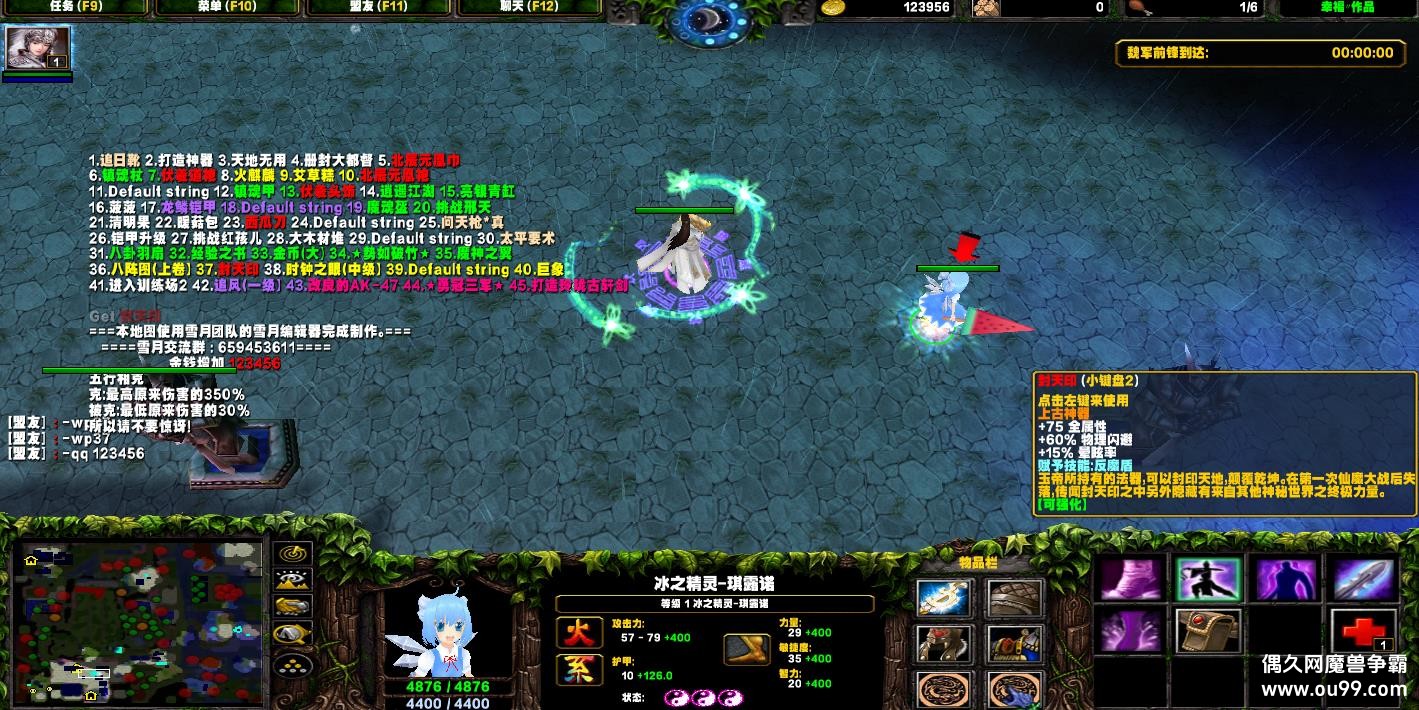Click the minimap signal ping button

click(x=292, y=554)
